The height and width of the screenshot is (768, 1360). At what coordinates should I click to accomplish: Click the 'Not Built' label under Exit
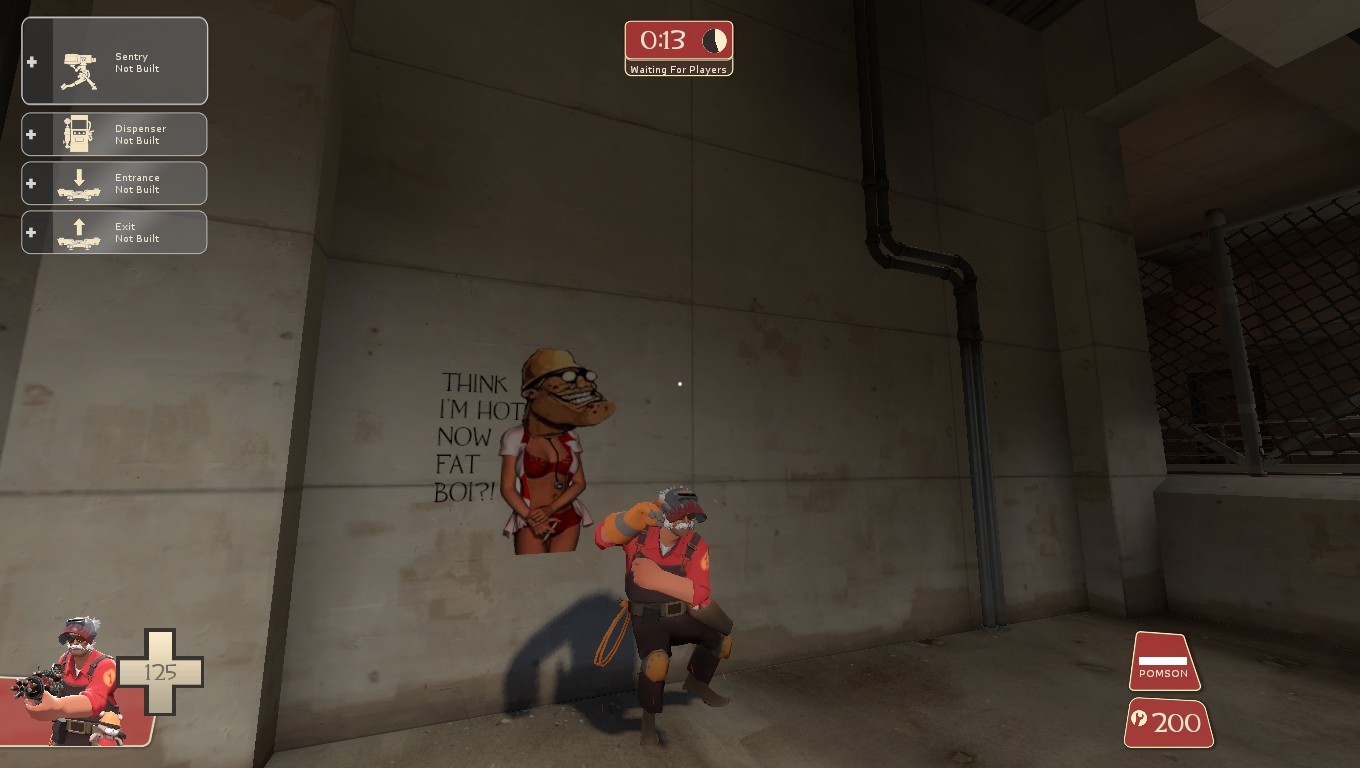pos(136,238)
